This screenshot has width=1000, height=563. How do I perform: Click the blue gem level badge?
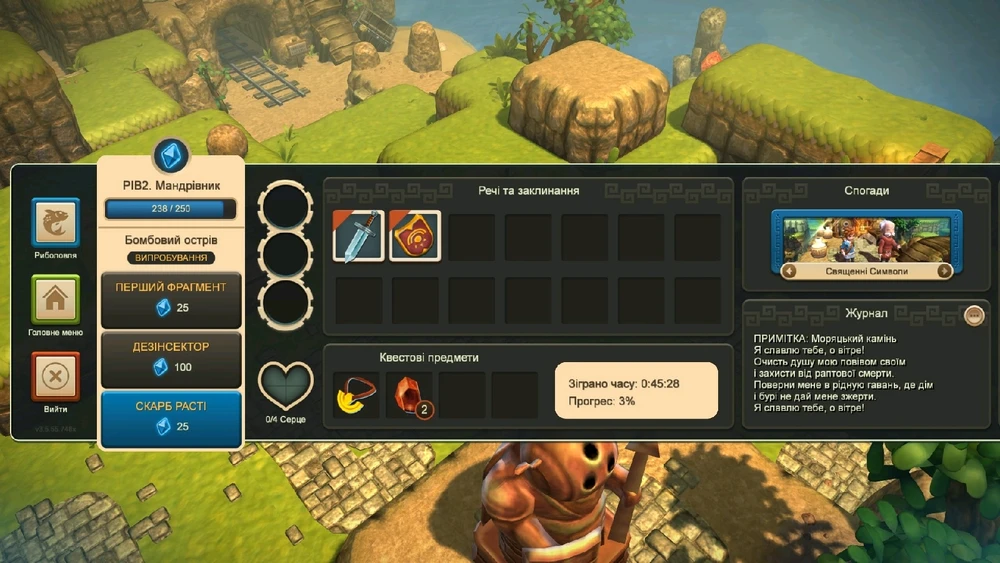171,157
